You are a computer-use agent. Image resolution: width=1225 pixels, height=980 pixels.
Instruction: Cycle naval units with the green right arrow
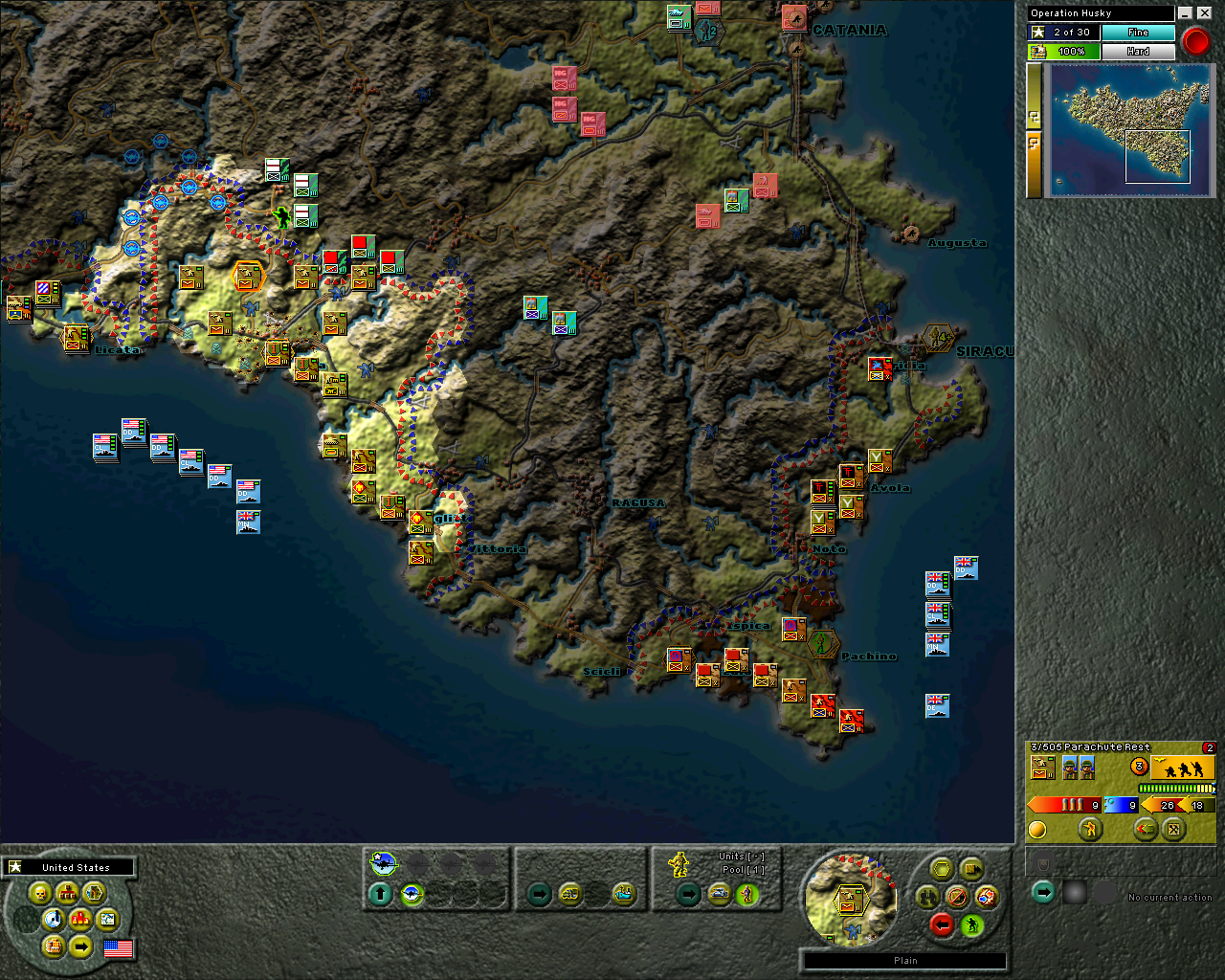coord(540,893)
